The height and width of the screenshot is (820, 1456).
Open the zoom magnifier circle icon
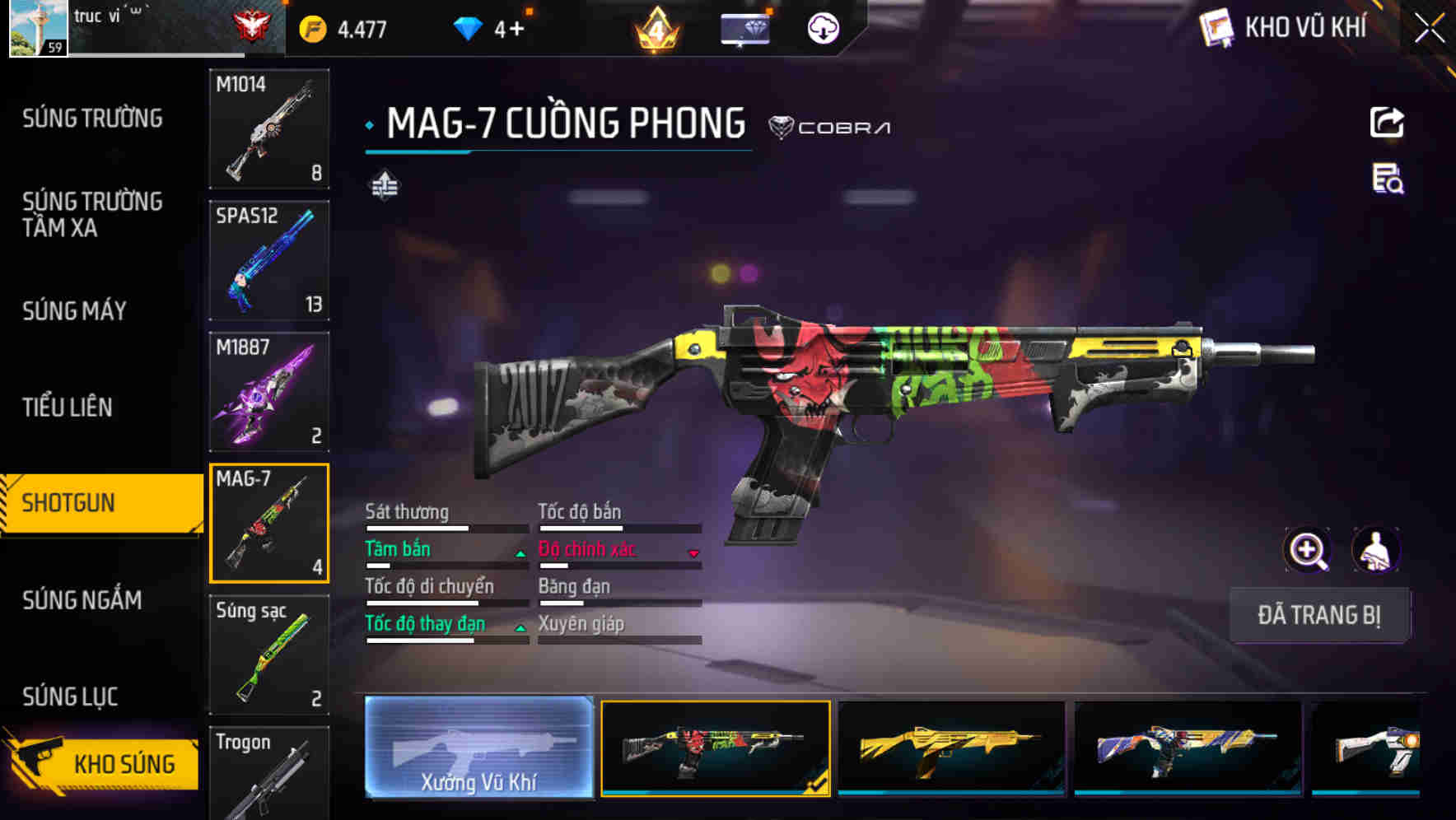coord(1308,550)
